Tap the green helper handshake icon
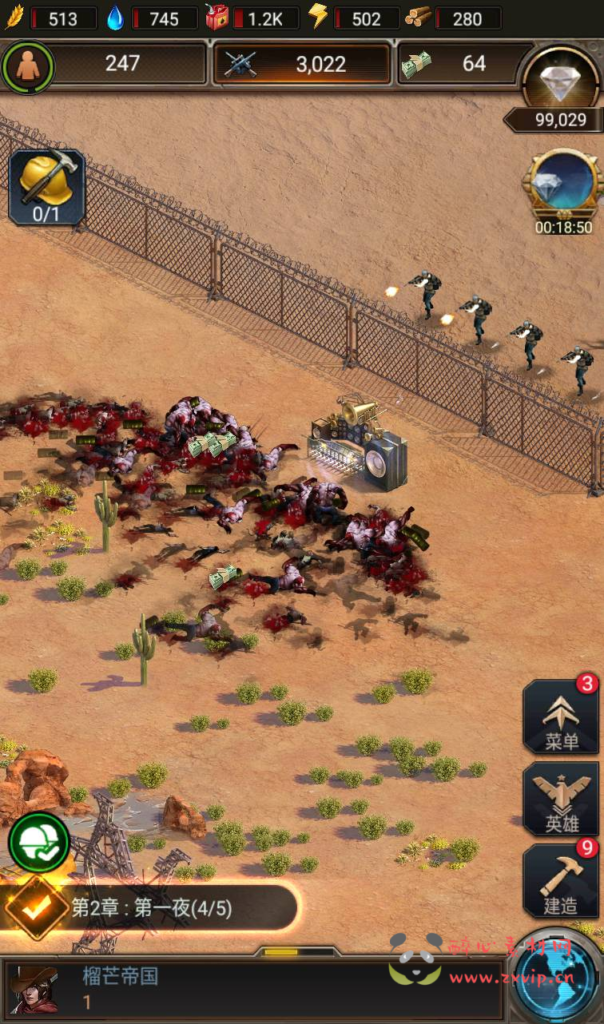604x1024 pixels. [39, 843]
